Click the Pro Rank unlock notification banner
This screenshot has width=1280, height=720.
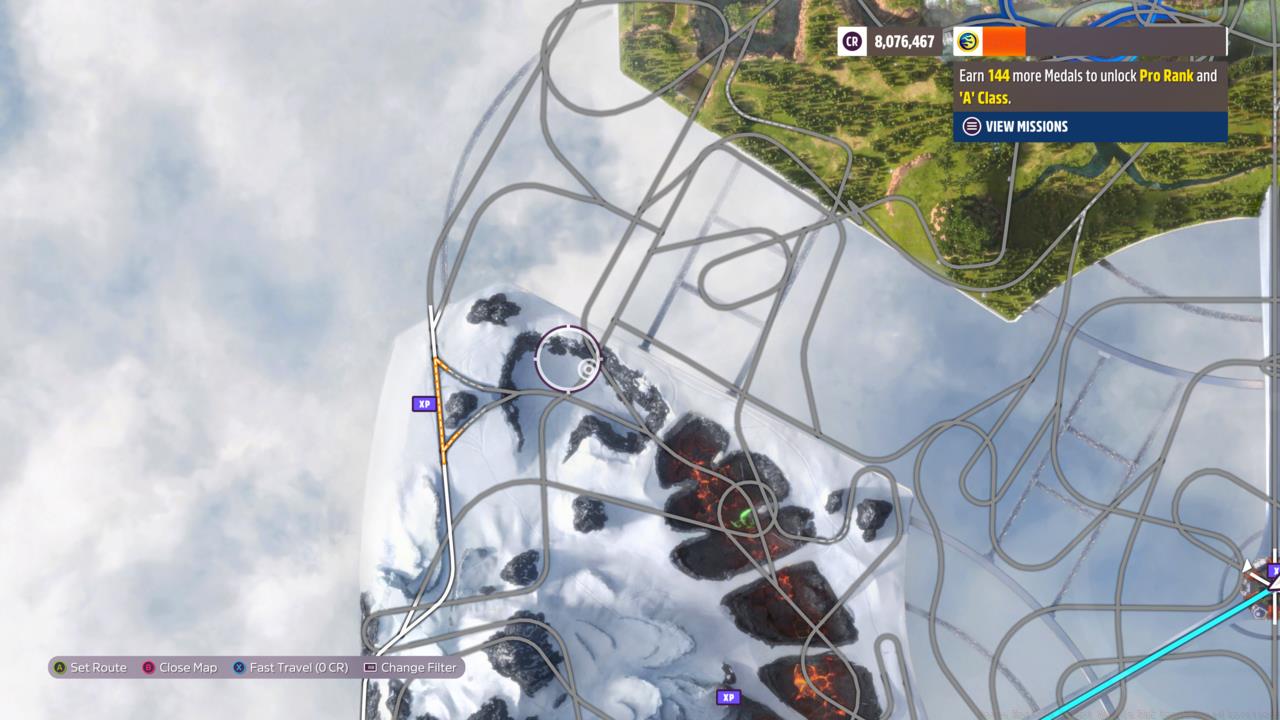(1090, 86)
